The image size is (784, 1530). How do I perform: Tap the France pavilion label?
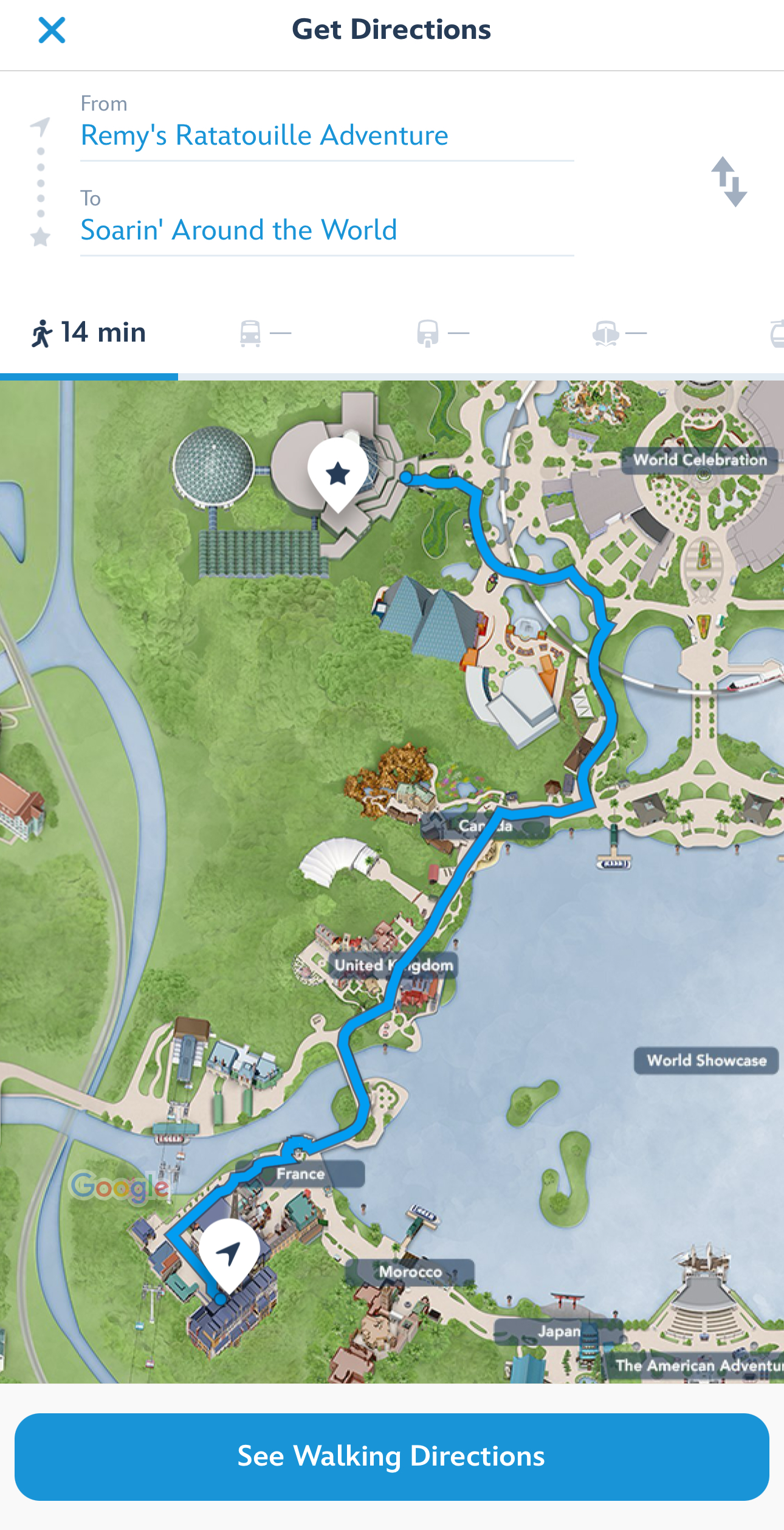click(x=301, y=1174)
